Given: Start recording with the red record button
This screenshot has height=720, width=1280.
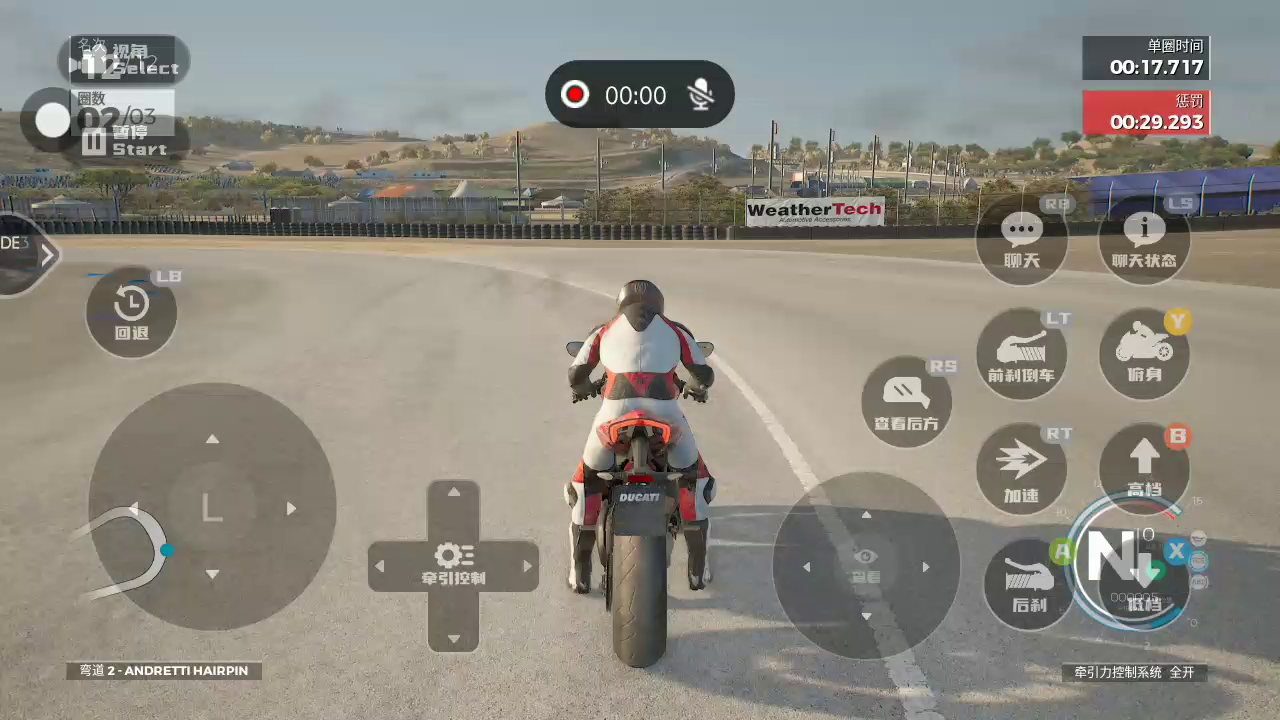Looking at the screenshot, I should (x=575, y=95).
